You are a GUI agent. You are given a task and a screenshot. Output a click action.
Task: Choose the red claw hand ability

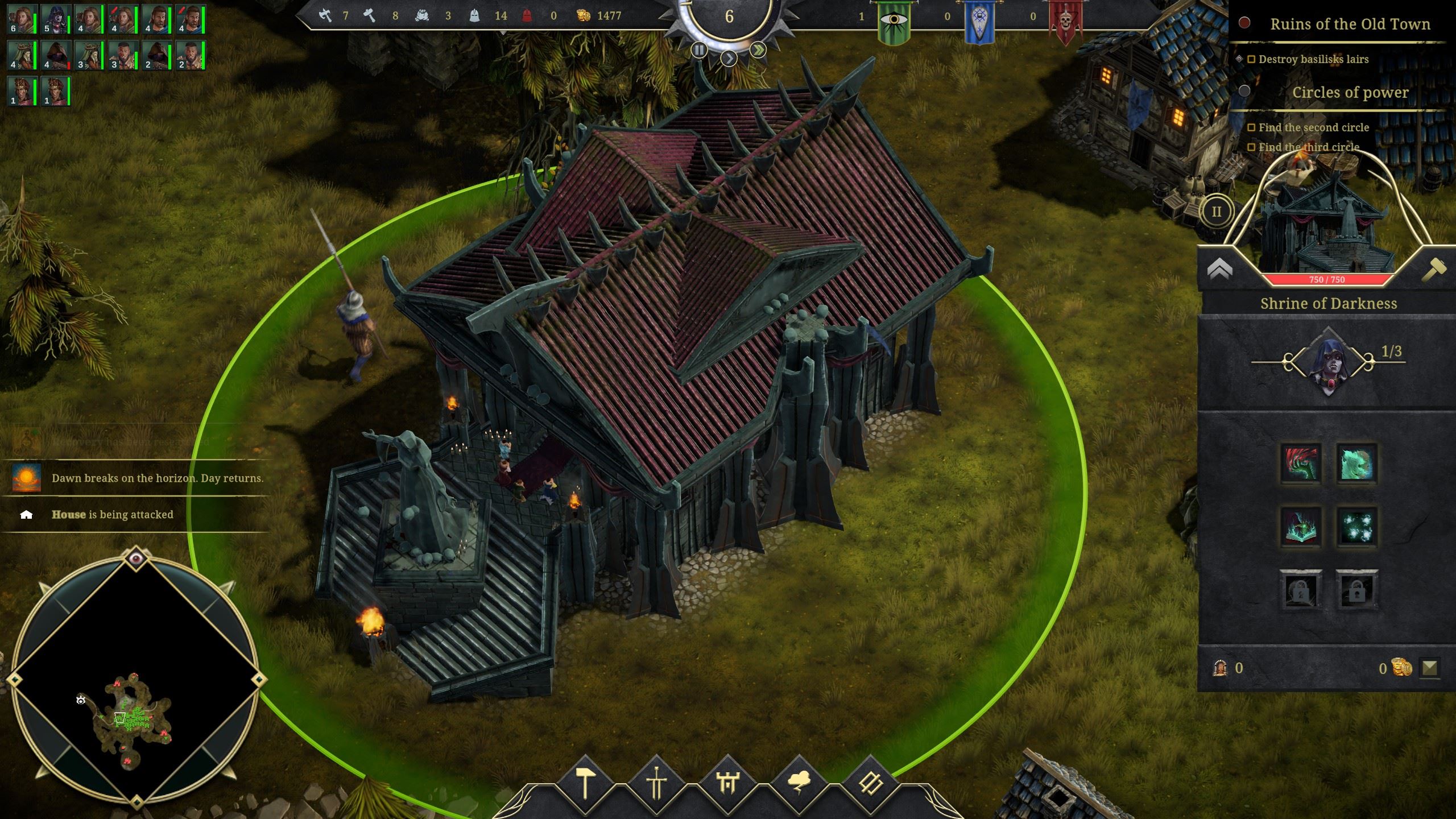coord(1301,464)
